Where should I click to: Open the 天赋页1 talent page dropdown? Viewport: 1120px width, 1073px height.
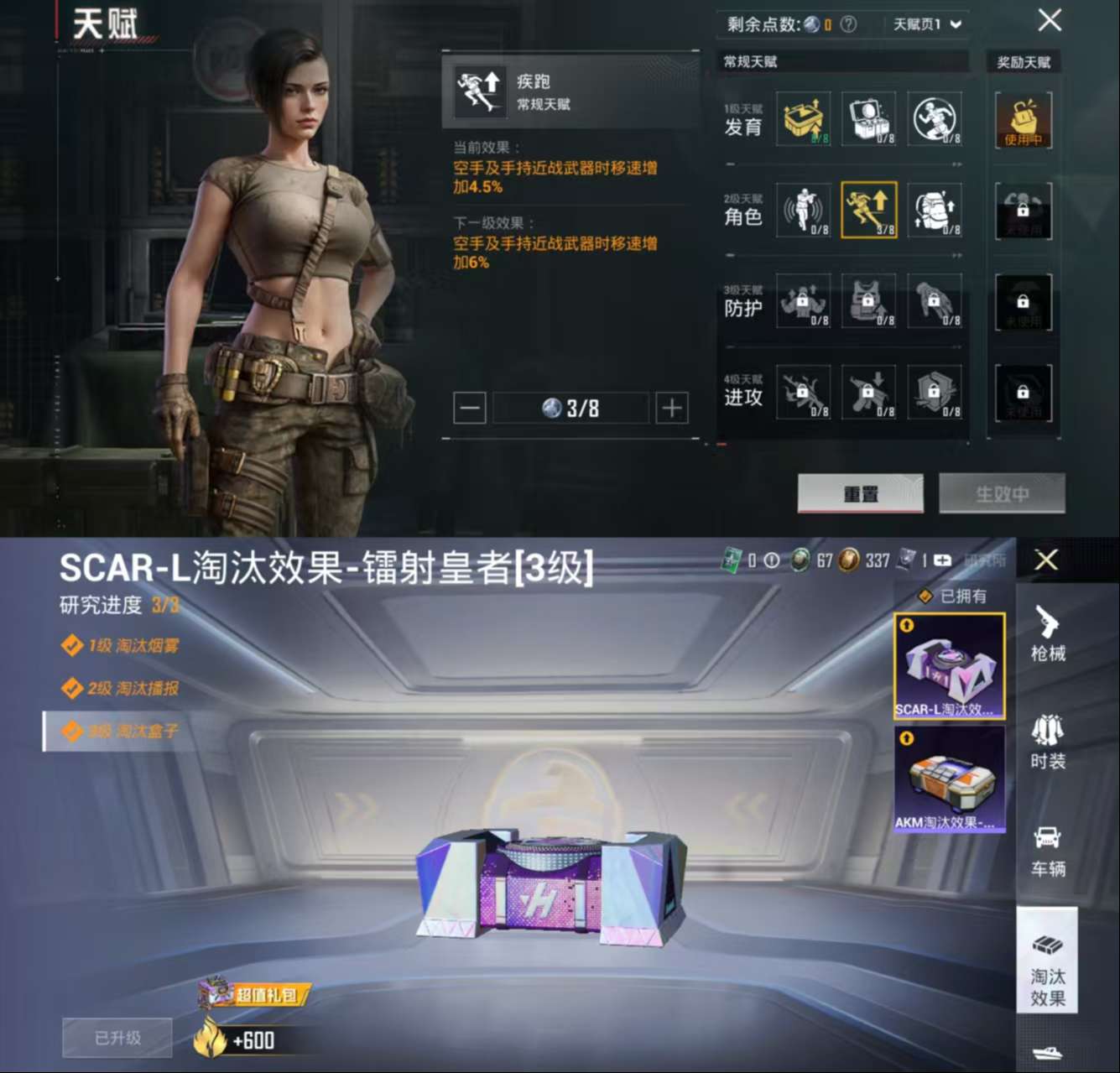(926, 24)
